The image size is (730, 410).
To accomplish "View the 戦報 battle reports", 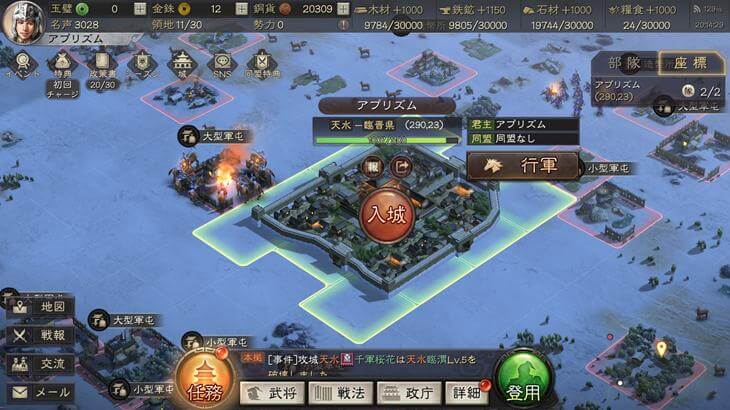I will point(39,335).
